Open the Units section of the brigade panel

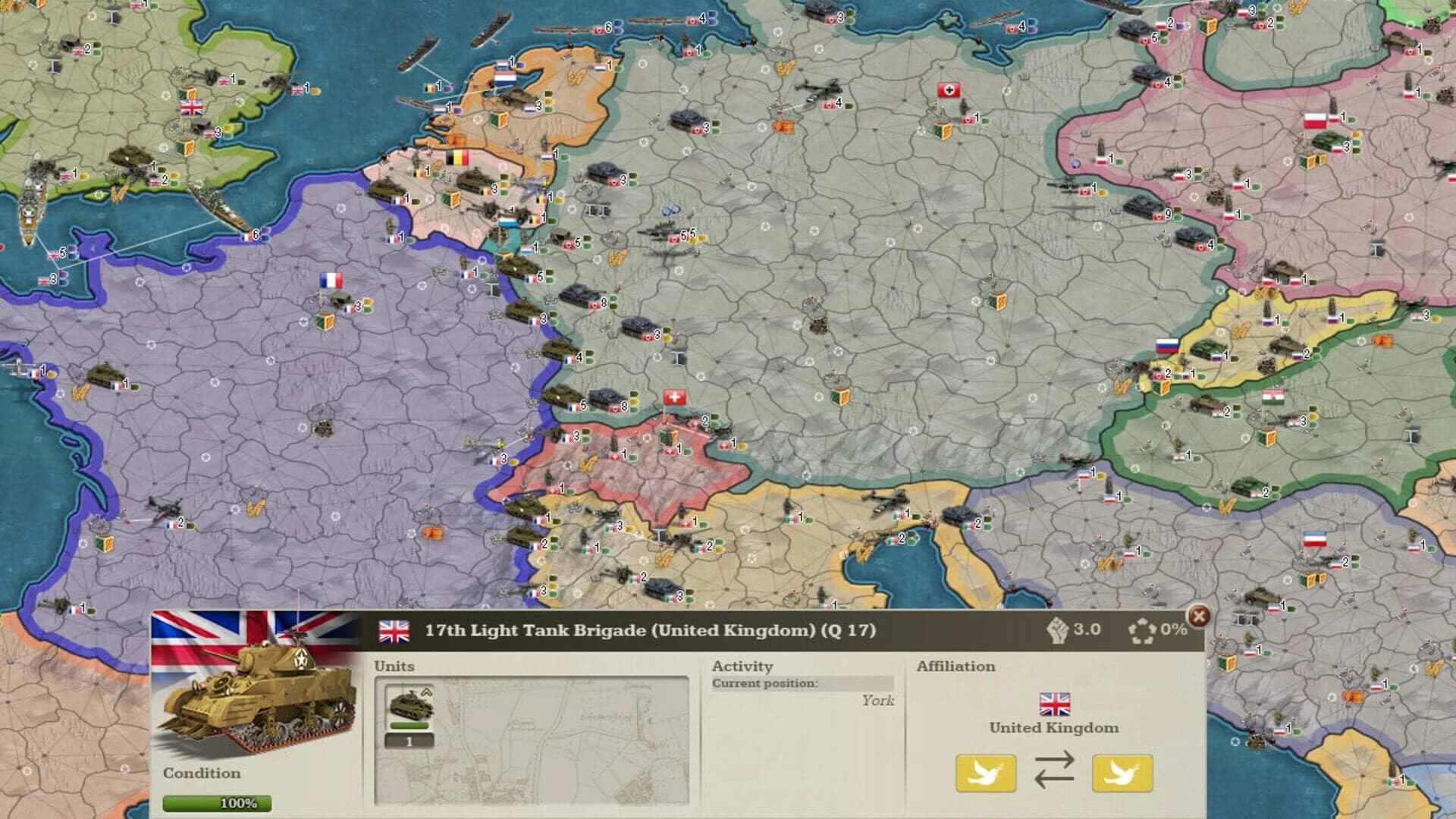pyautogui.click(x=394, y=666)
